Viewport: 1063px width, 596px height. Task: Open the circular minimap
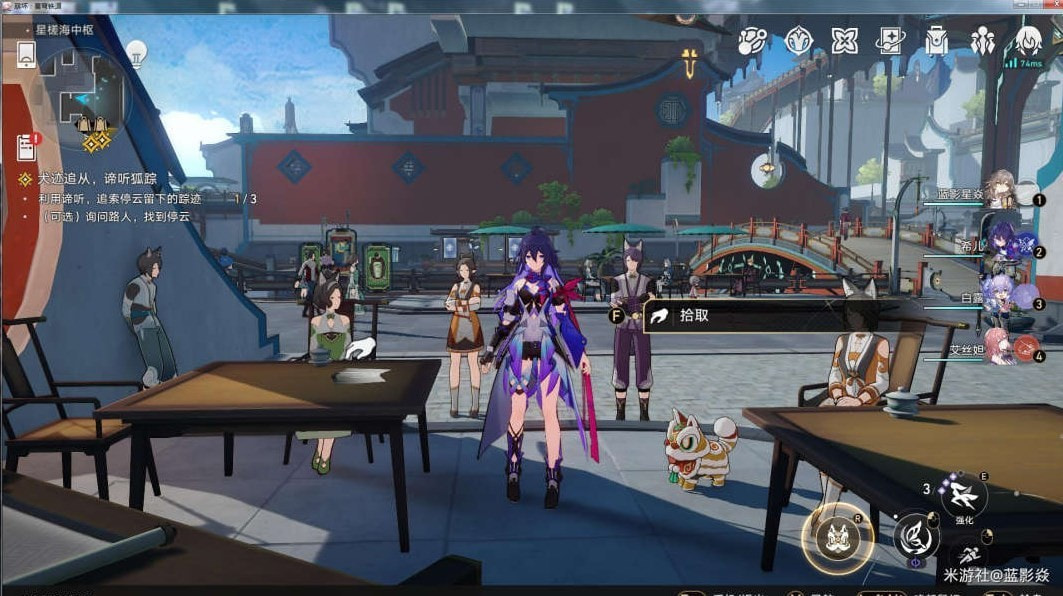[84, 98]
